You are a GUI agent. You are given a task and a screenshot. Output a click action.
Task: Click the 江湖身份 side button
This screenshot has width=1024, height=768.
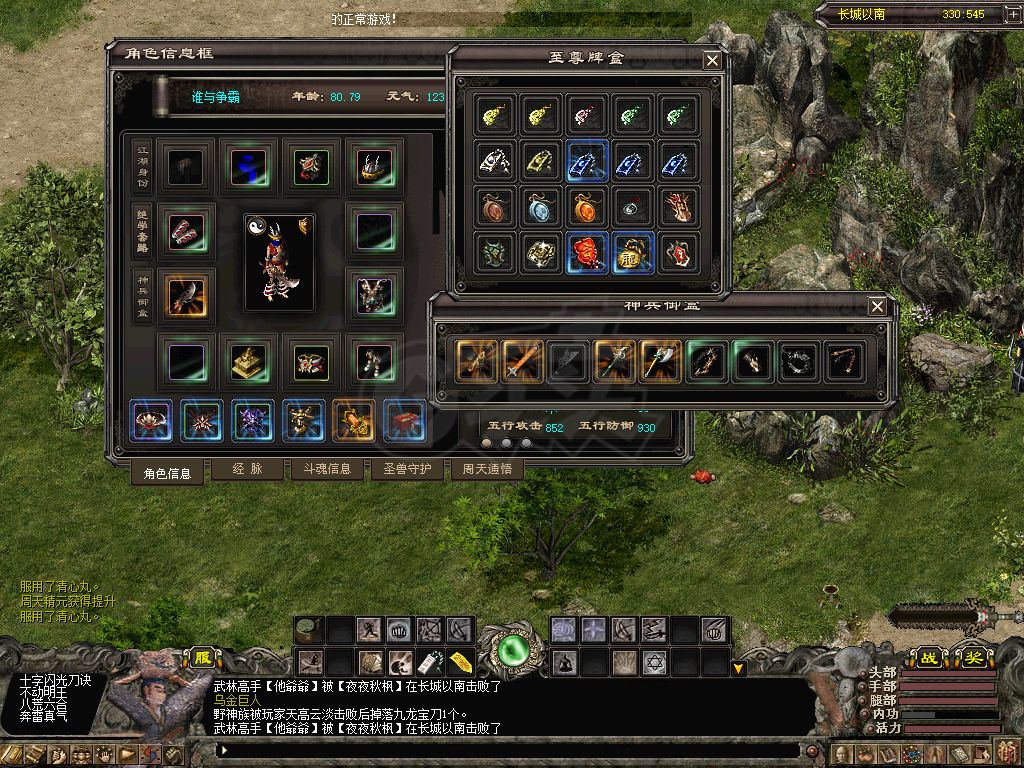click(143, 167)
